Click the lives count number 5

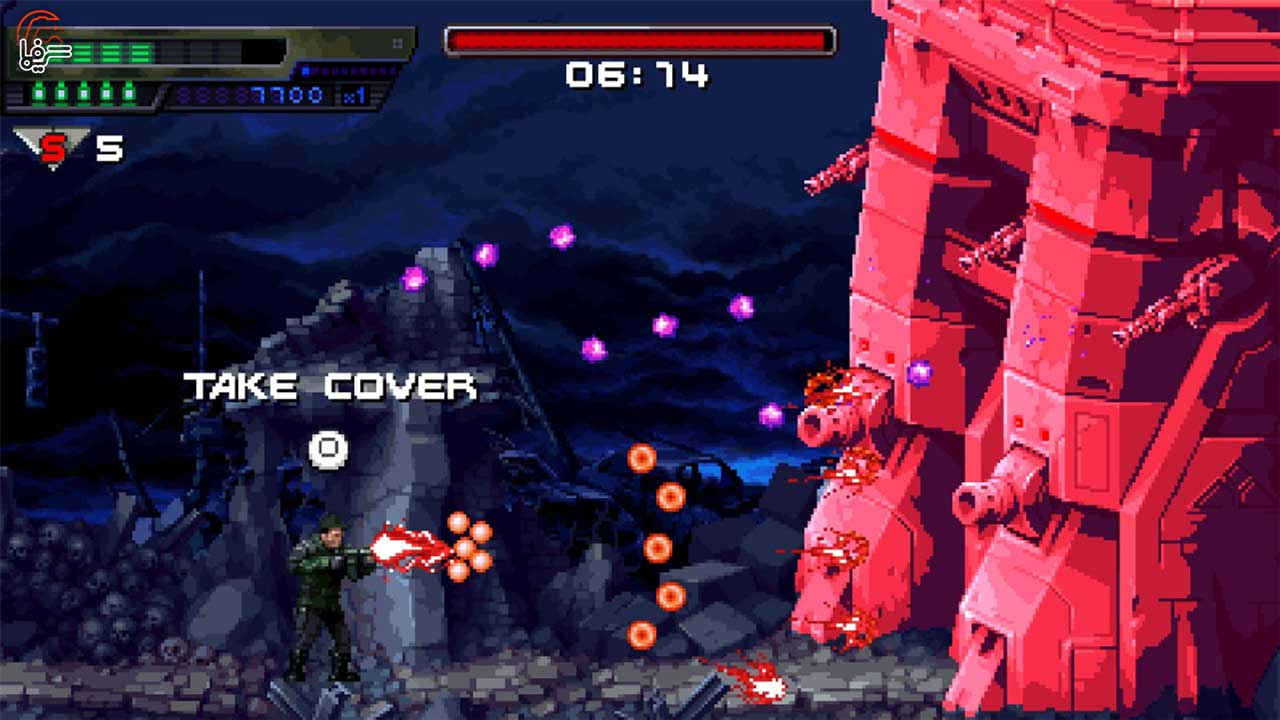point(110,148)
